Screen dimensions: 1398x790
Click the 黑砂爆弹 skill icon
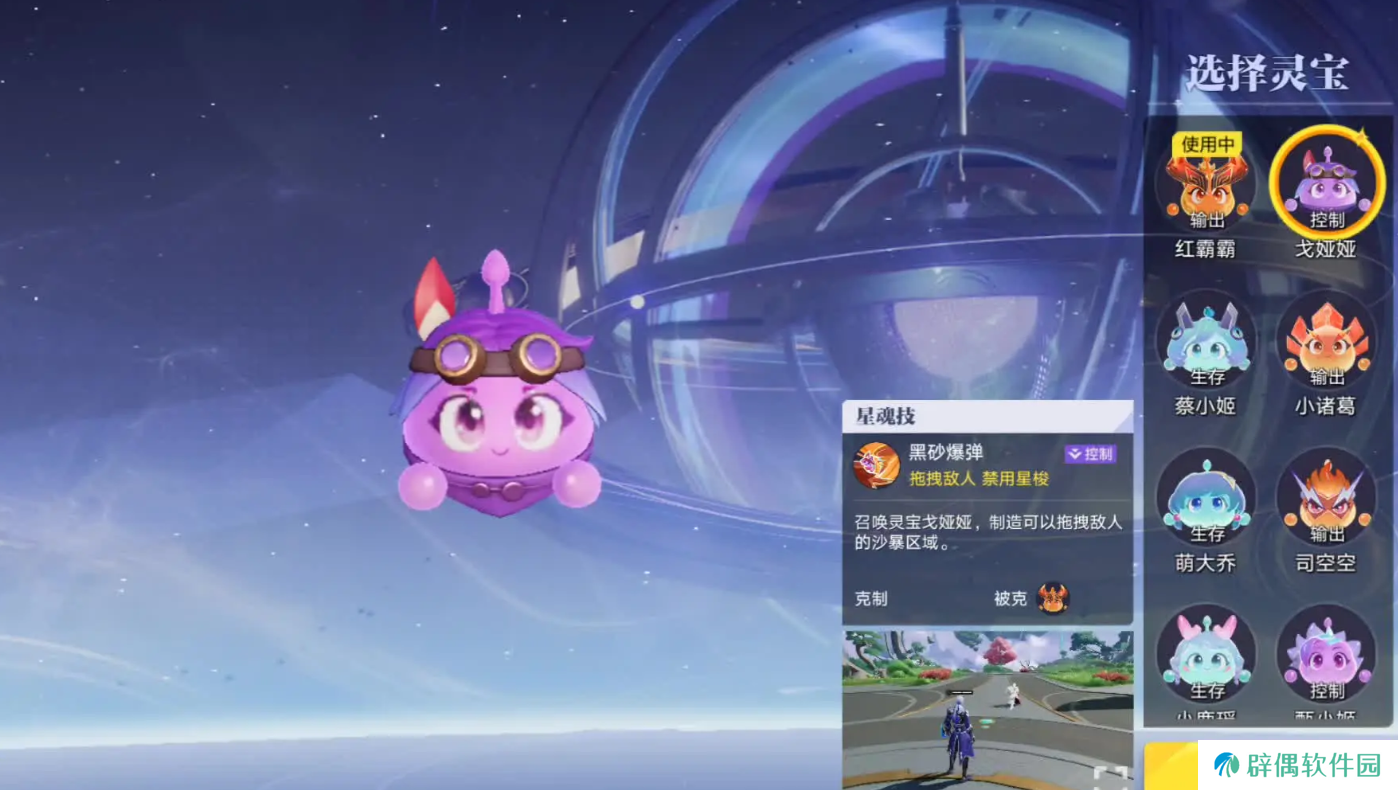876,465
